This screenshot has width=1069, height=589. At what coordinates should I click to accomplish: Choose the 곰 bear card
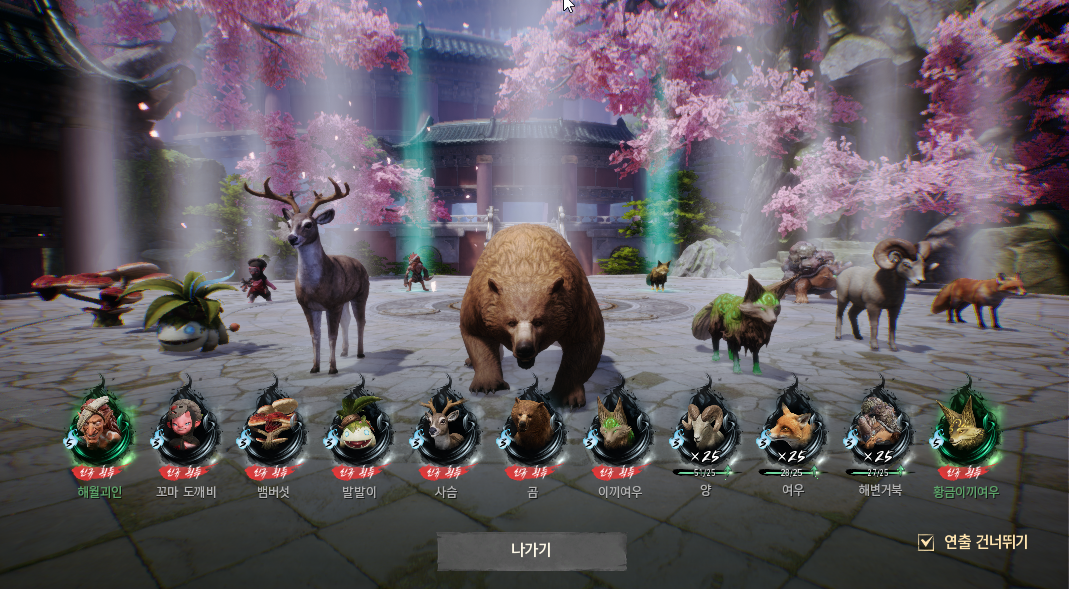tap(531, 424)
